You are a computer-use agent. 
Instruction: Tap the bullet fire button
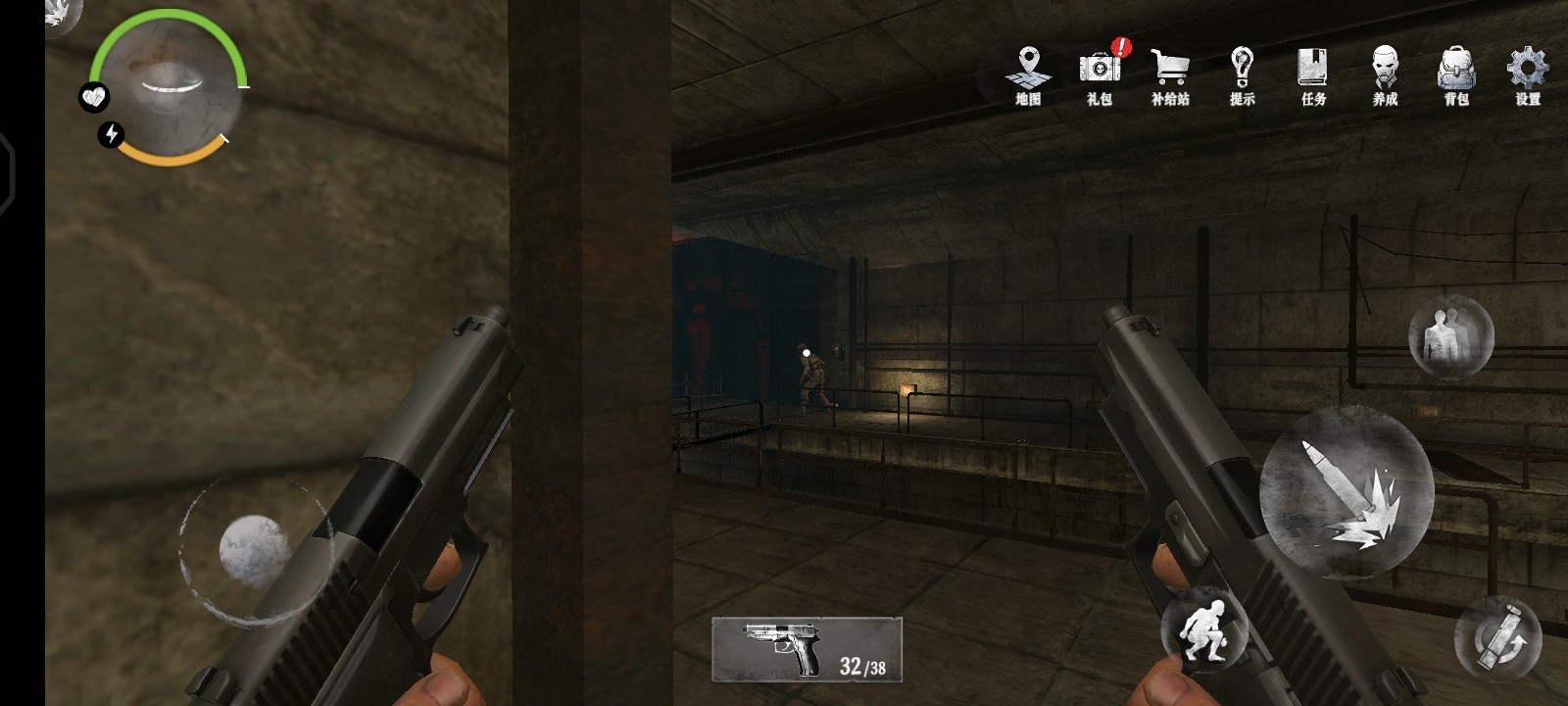[1347, 492]
